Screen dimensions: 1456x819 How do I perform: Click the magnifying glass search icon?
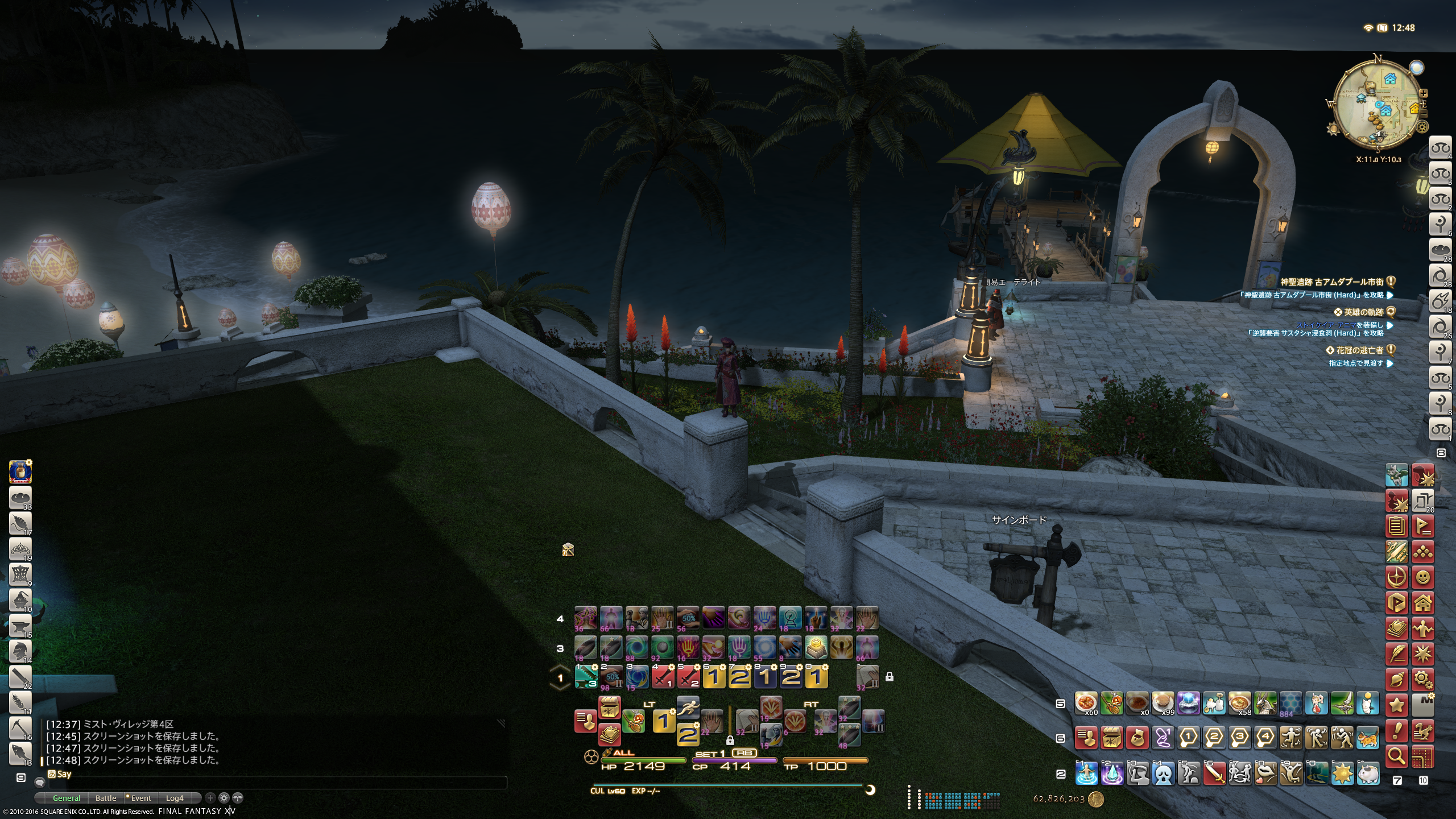1397,756
